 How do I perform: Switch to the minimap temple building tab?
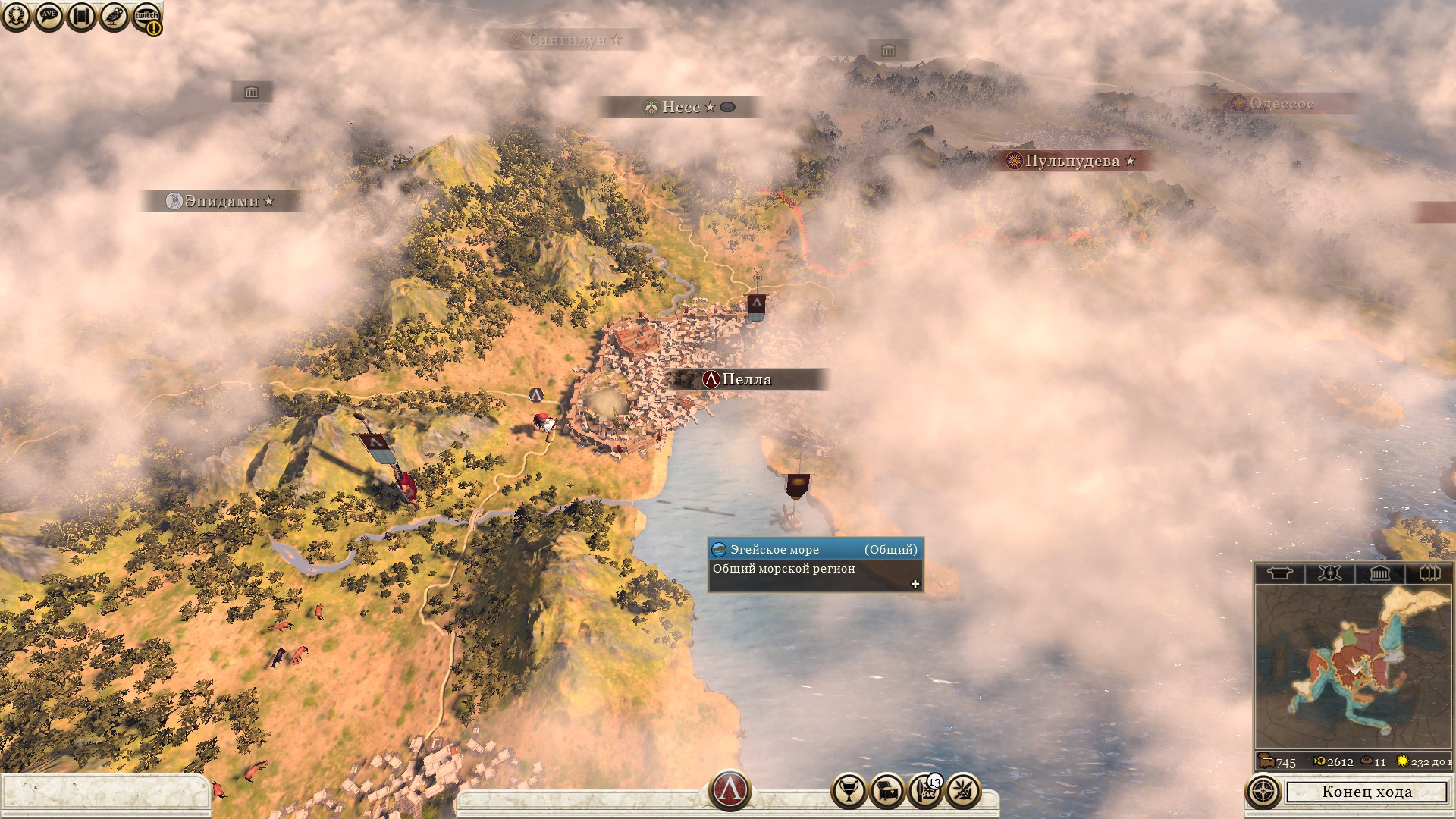click(x=1379, y=573)
